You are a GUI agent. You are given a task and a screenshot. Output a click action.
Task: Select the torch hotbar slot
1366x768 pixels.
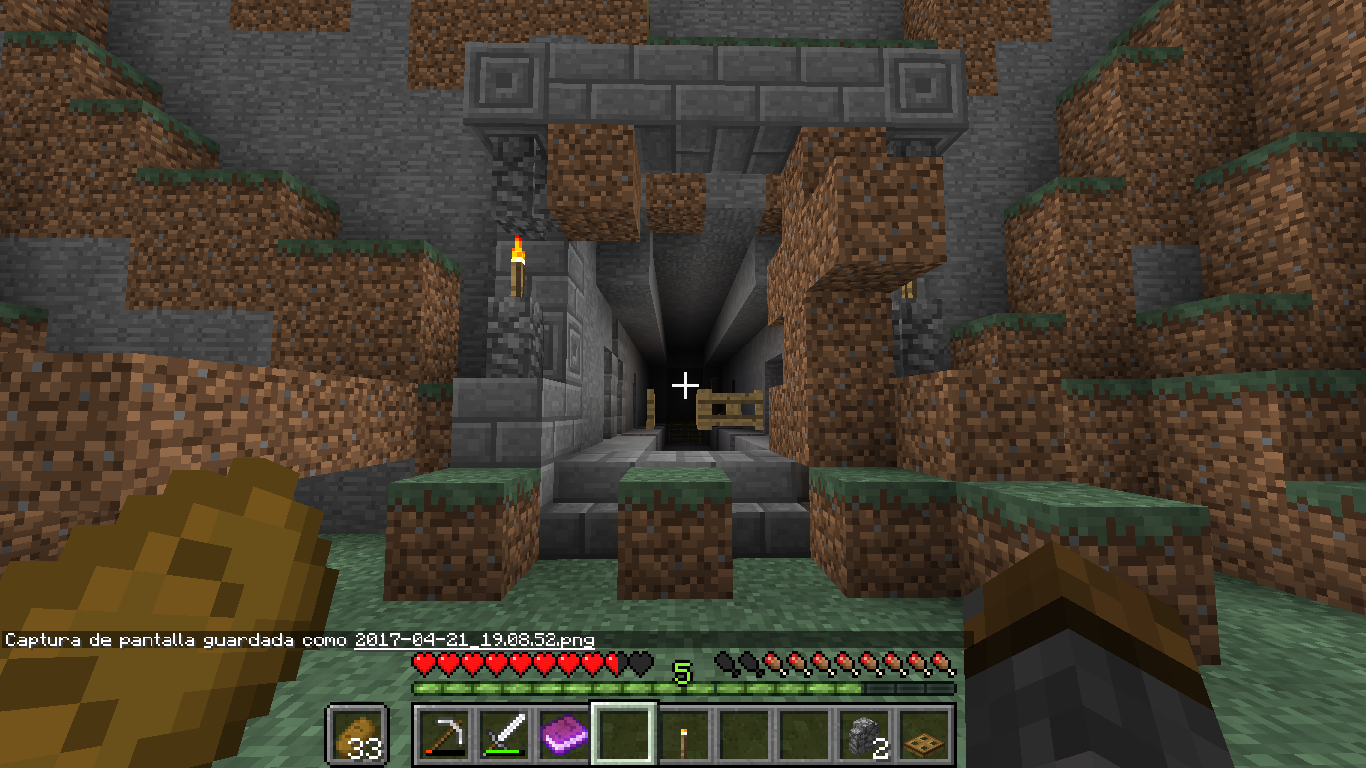[x=683, y=736]
